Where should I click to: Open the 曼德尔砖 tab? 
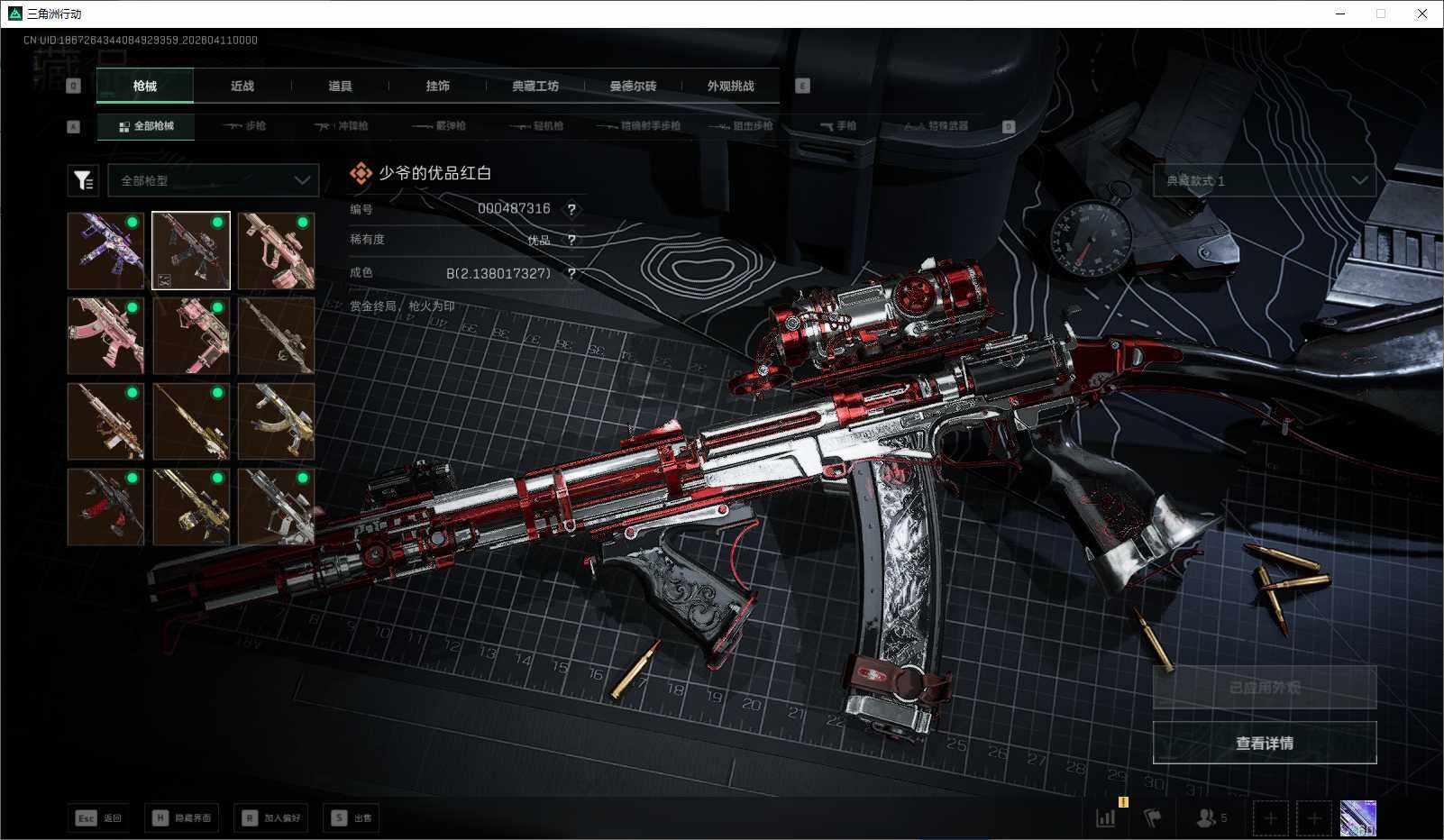tap(633, 86)
